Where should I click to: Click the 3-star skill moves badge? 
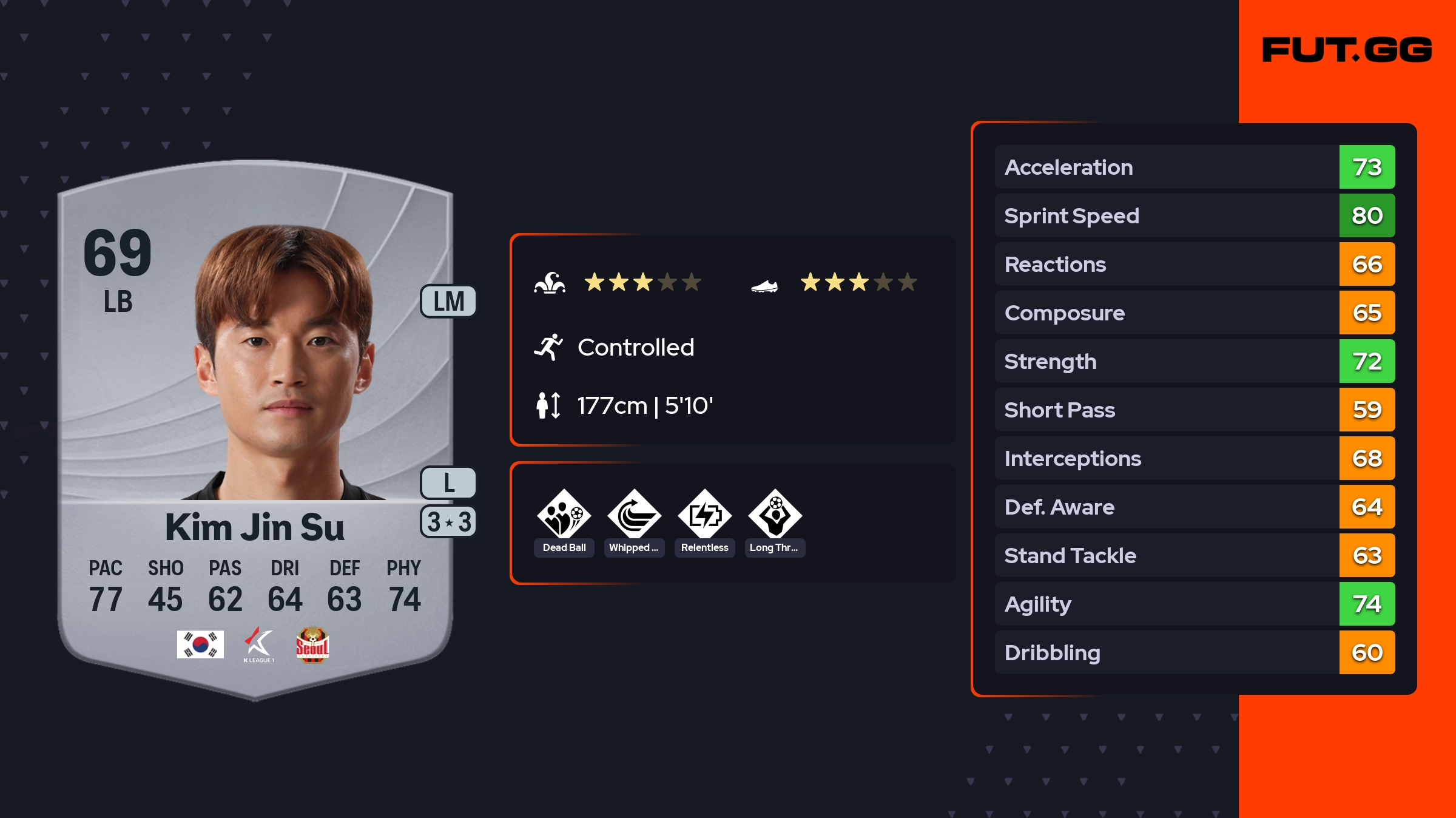point(448,522)
